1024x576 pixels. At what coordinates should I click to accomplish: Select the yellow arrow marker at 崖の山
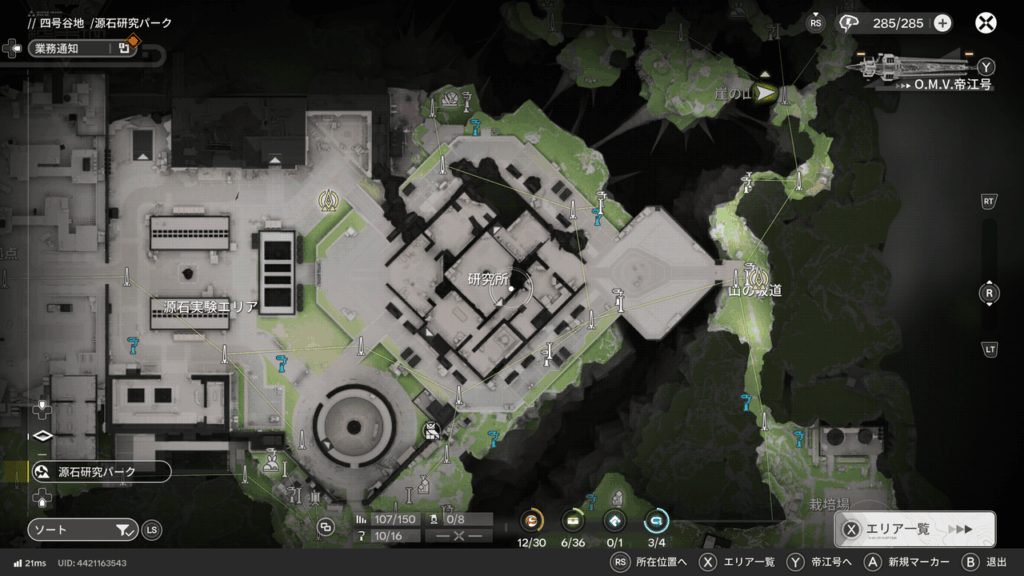[x=766, y=94]
